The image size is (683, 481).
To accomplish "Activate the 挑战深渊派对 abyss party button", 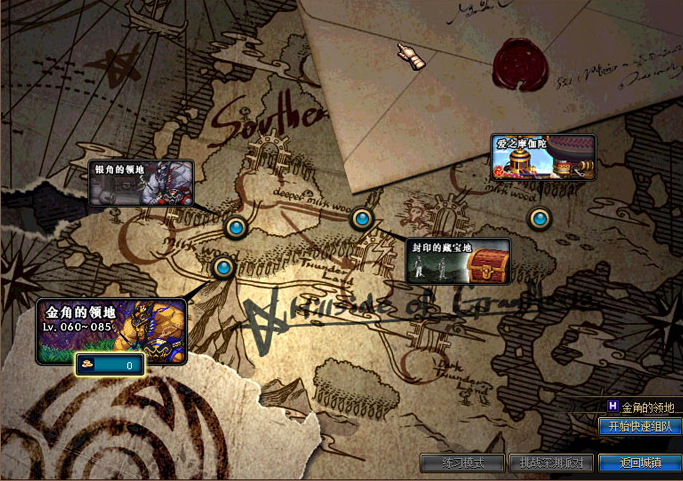I will pos(551,463).
